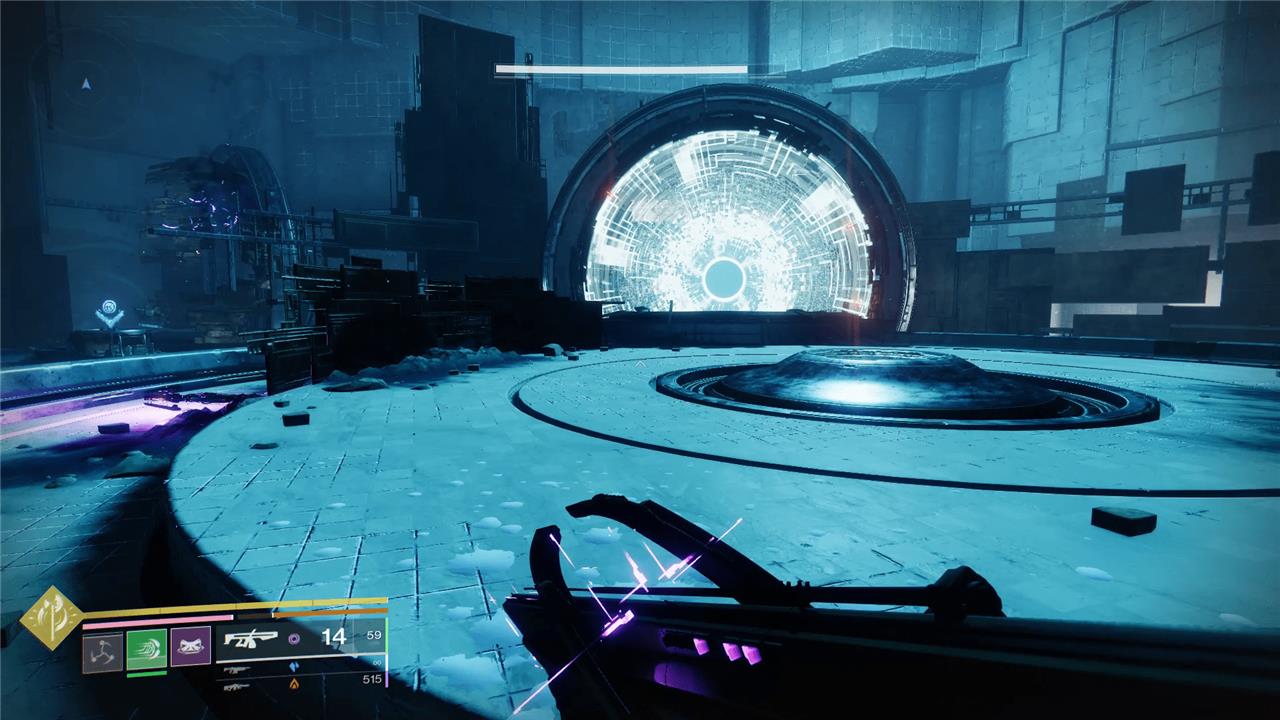Trigger the purple class ability icon
The height and width of the screenshot is (720, 1280).
pos(190,649)
